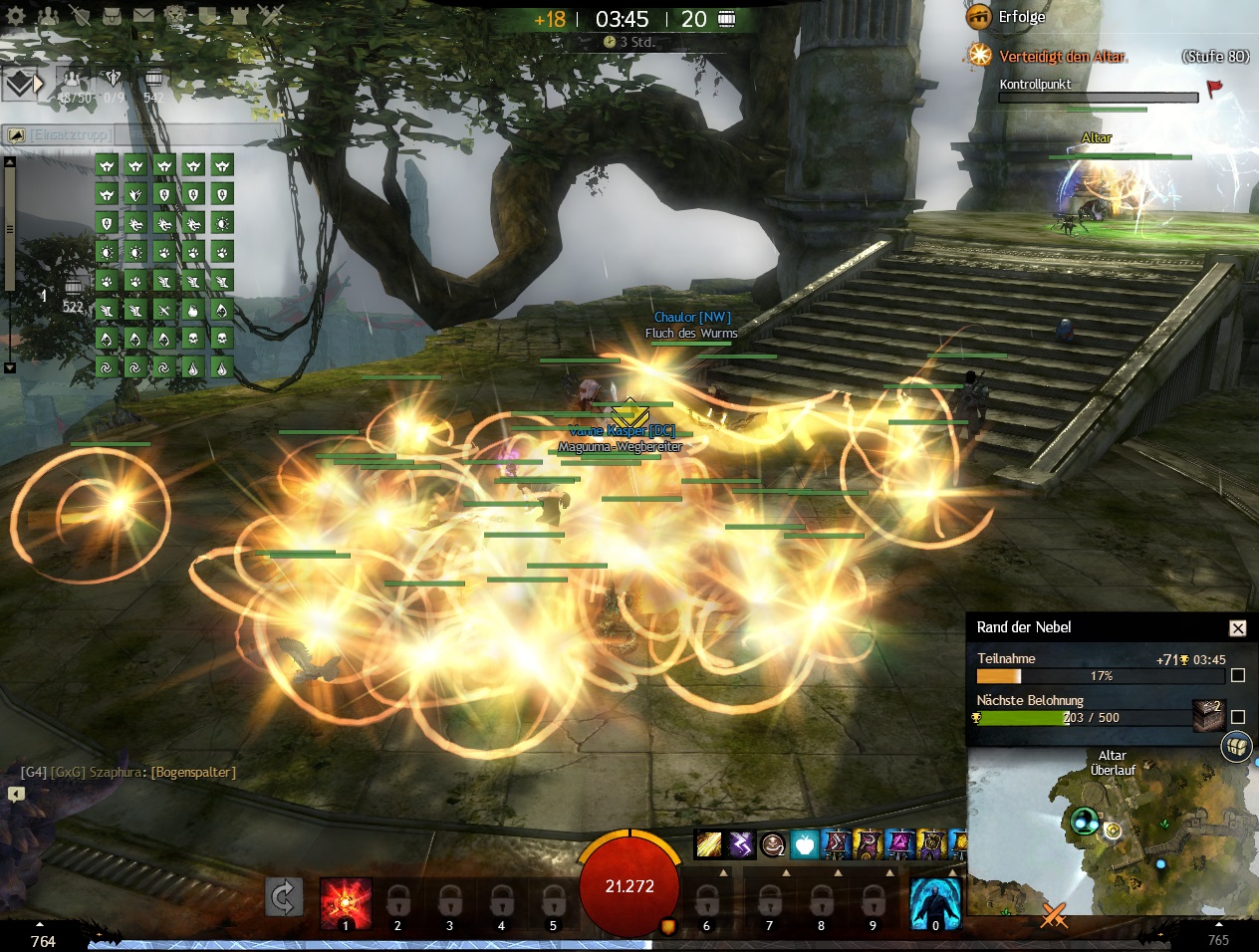
Task: Close the Rand der Nebel panel
Action: click(1237, 628)
